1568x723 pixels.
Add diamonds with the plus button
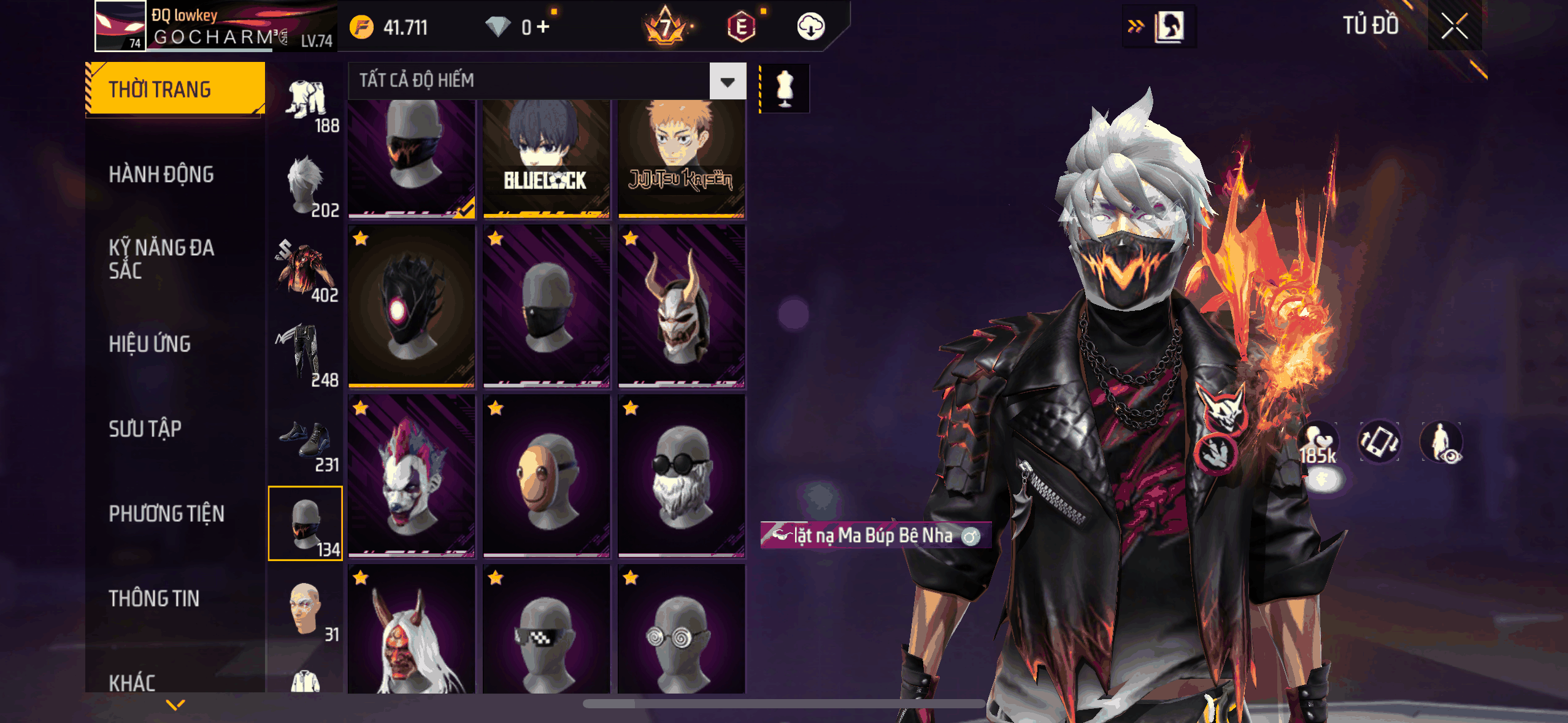543,27
